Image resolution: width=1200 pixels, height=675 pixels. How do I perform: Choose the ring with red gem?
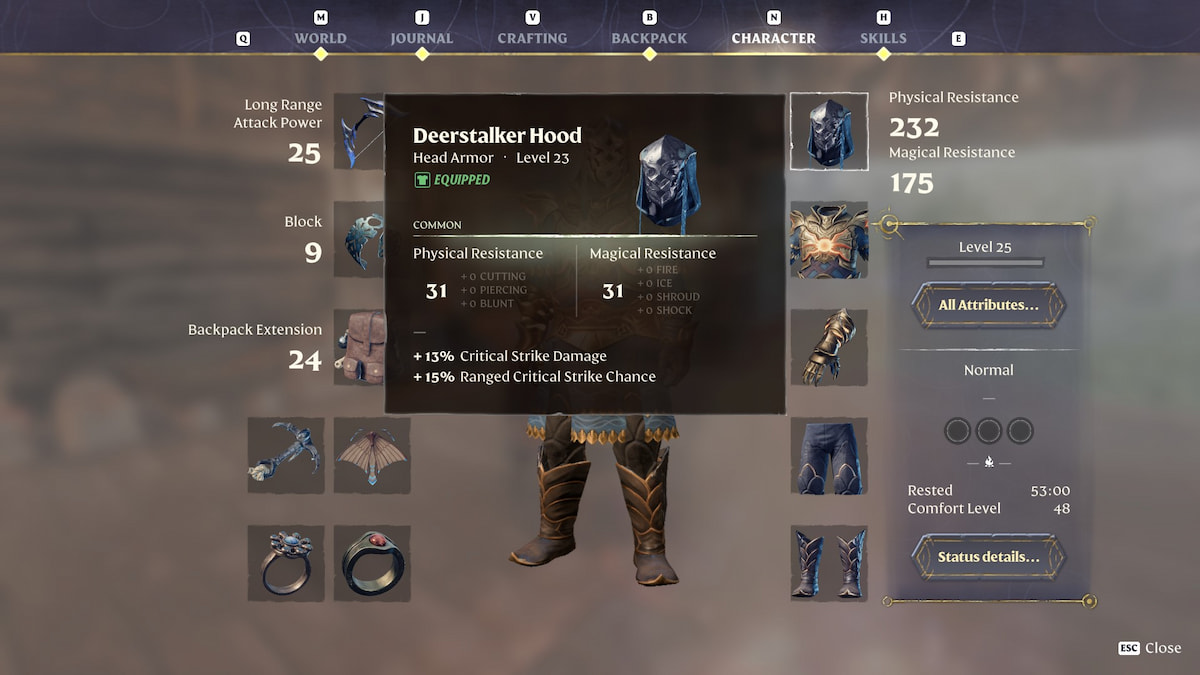click(x=372, y=563)
